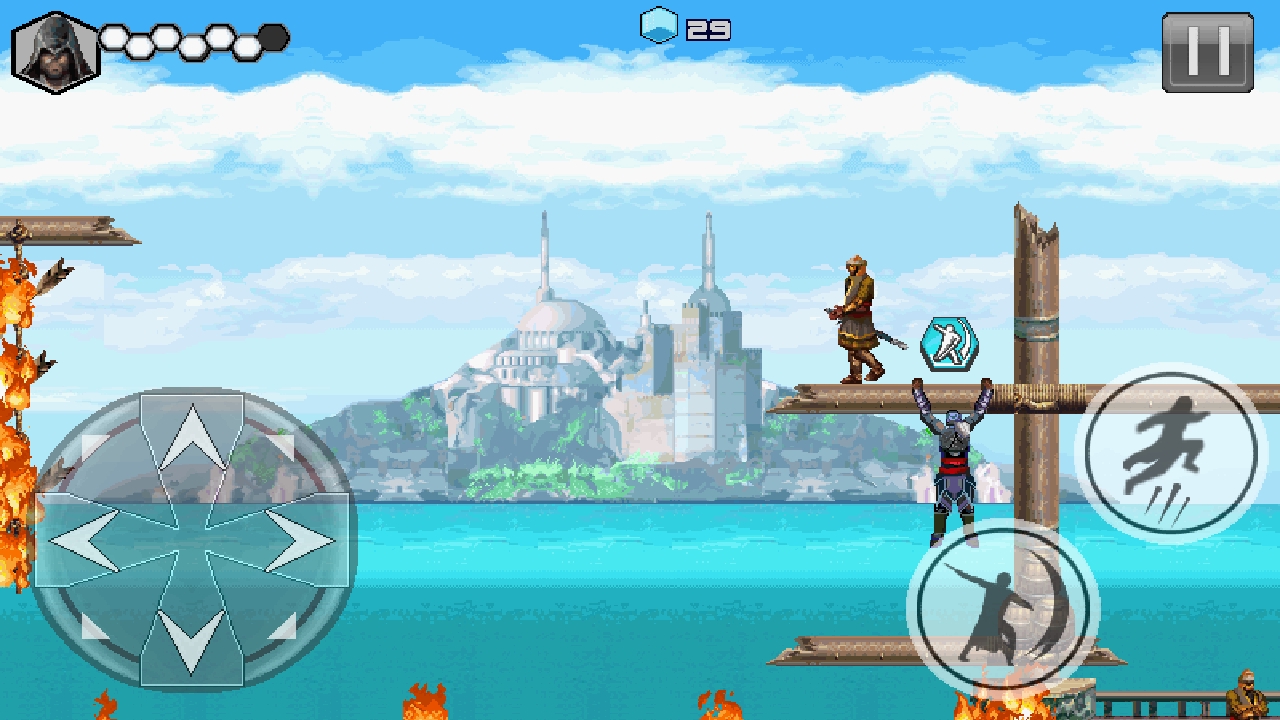Tap the down arrow on the d-pad
1280x720 pixels.
(x=192, y=640)
